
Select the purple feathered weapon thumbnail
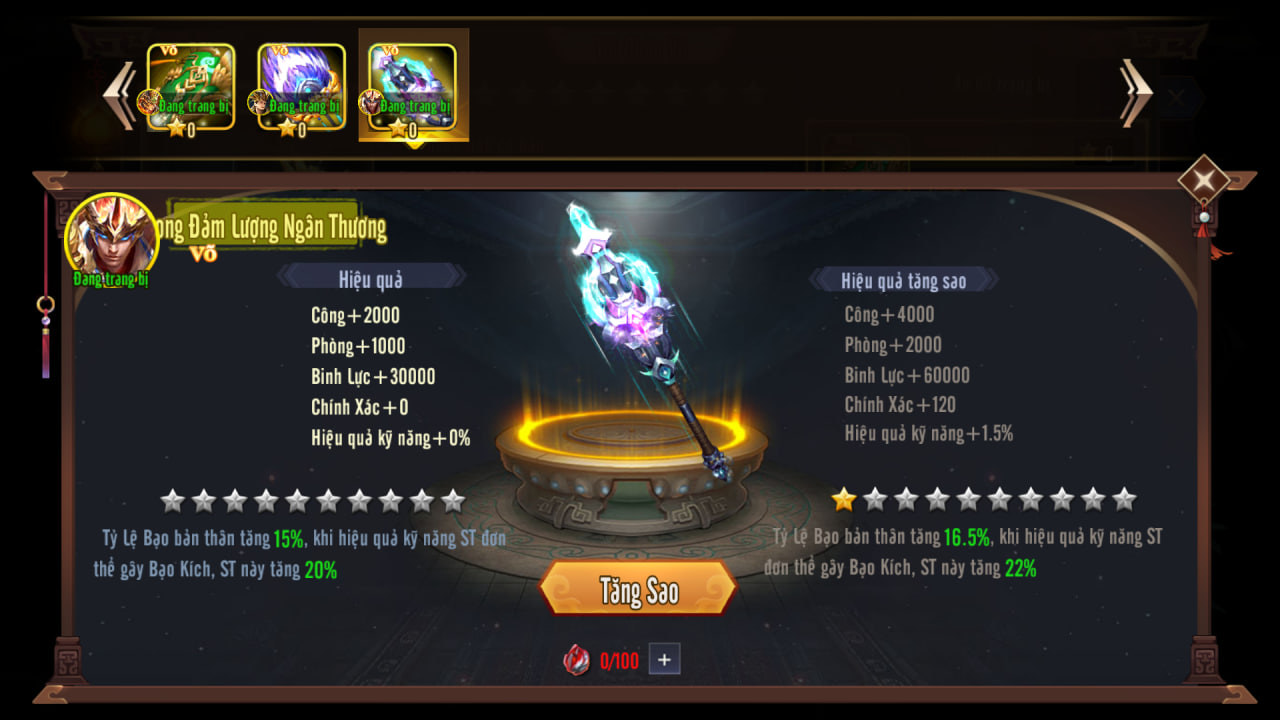click(301, 88)
